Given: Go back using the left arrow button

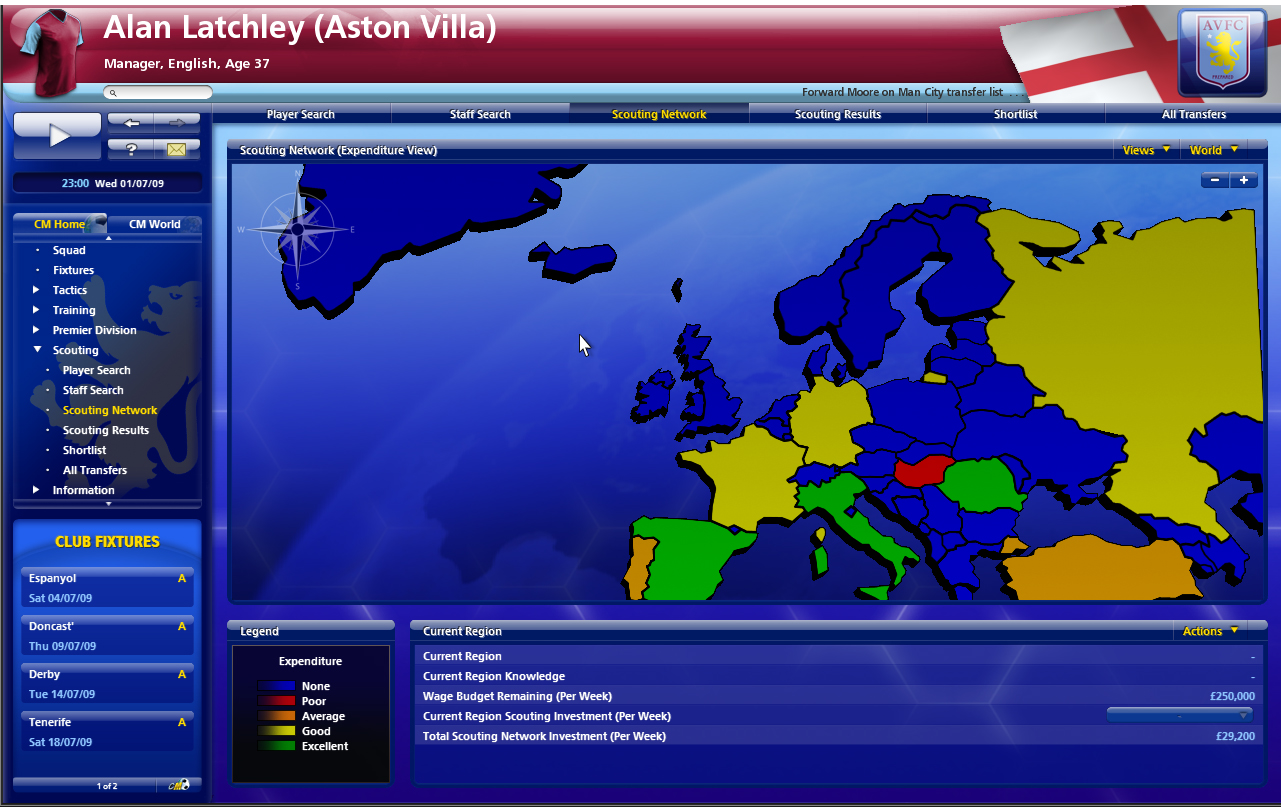Looking at the screenshot, I should point(132,123).
